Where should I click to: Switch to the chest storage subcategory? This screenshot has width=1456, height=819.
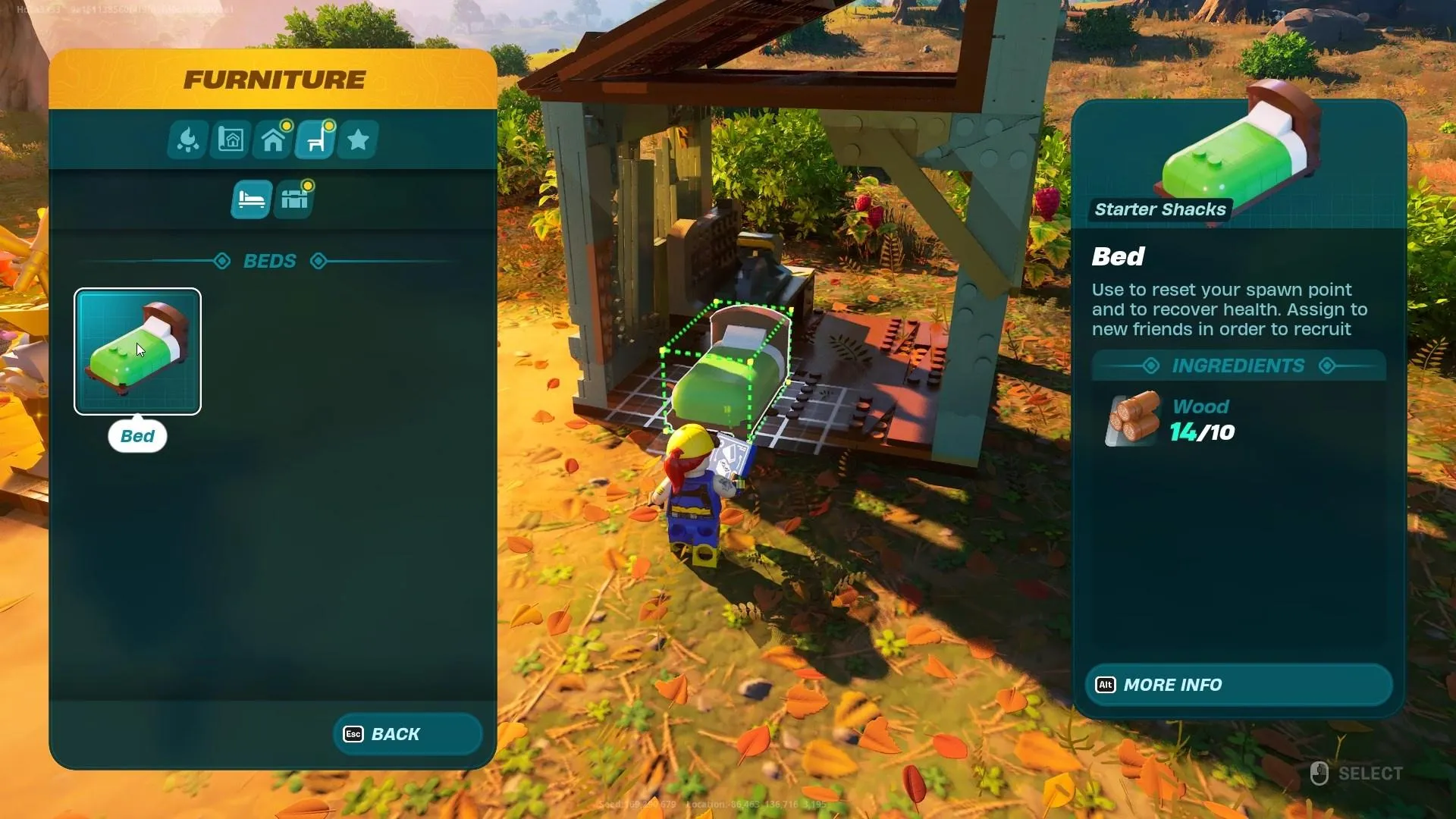[x=294, y=199]
